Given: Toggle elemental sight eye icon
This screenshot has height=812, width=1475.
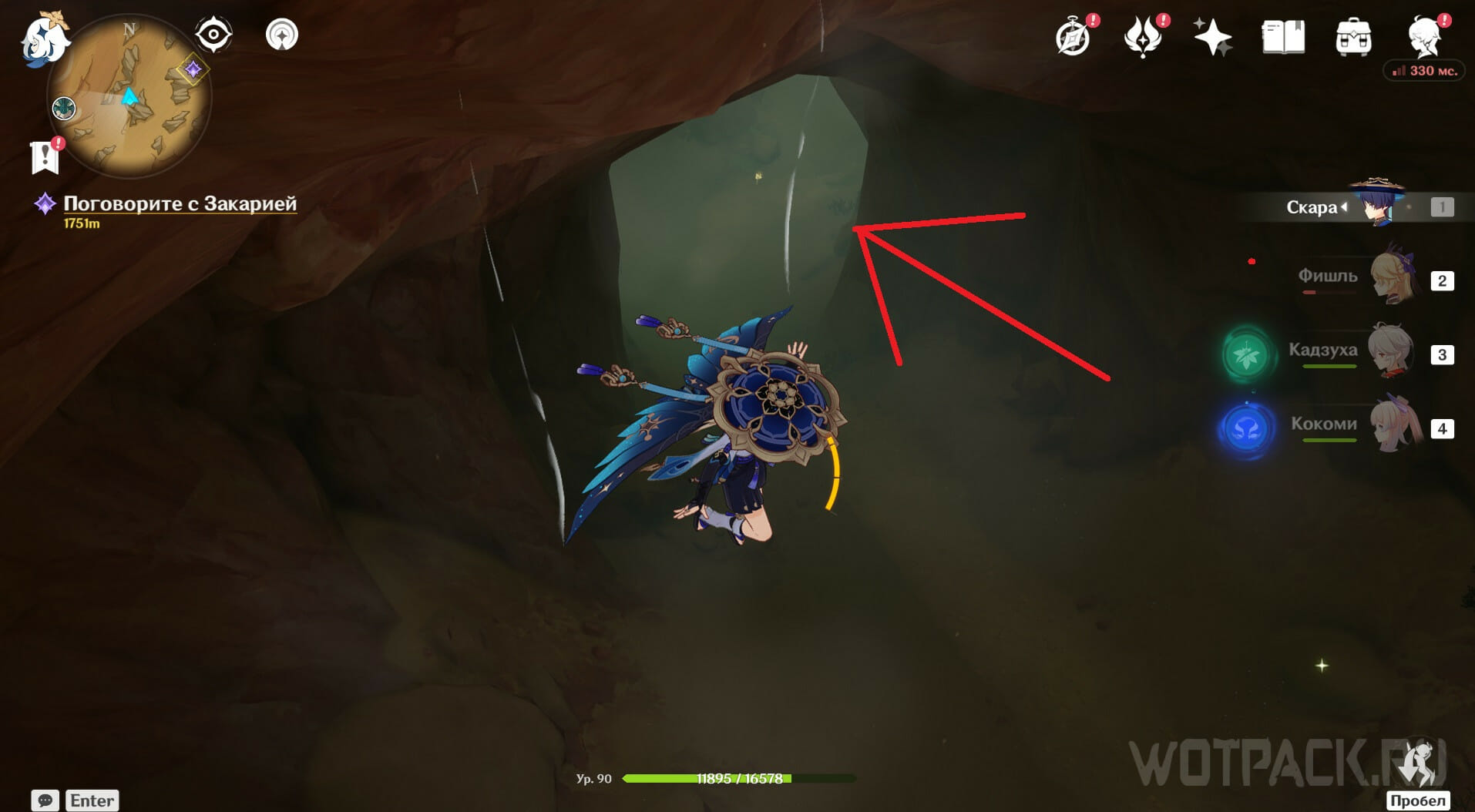Looking at the screenshot, I should 213,35.
